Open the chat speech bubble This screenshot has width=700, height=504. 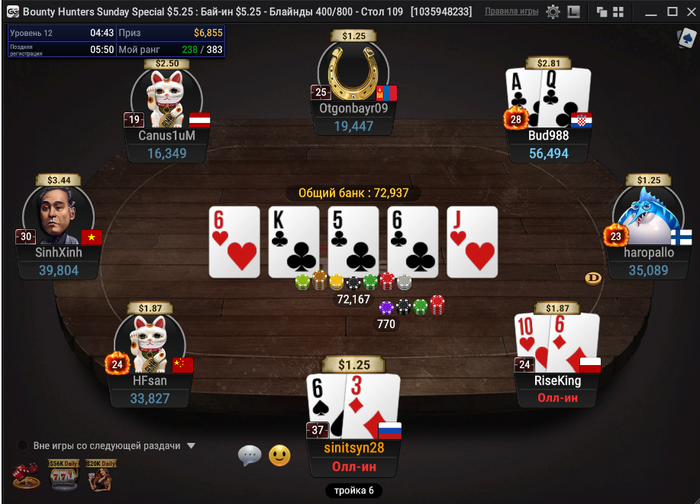249,456
